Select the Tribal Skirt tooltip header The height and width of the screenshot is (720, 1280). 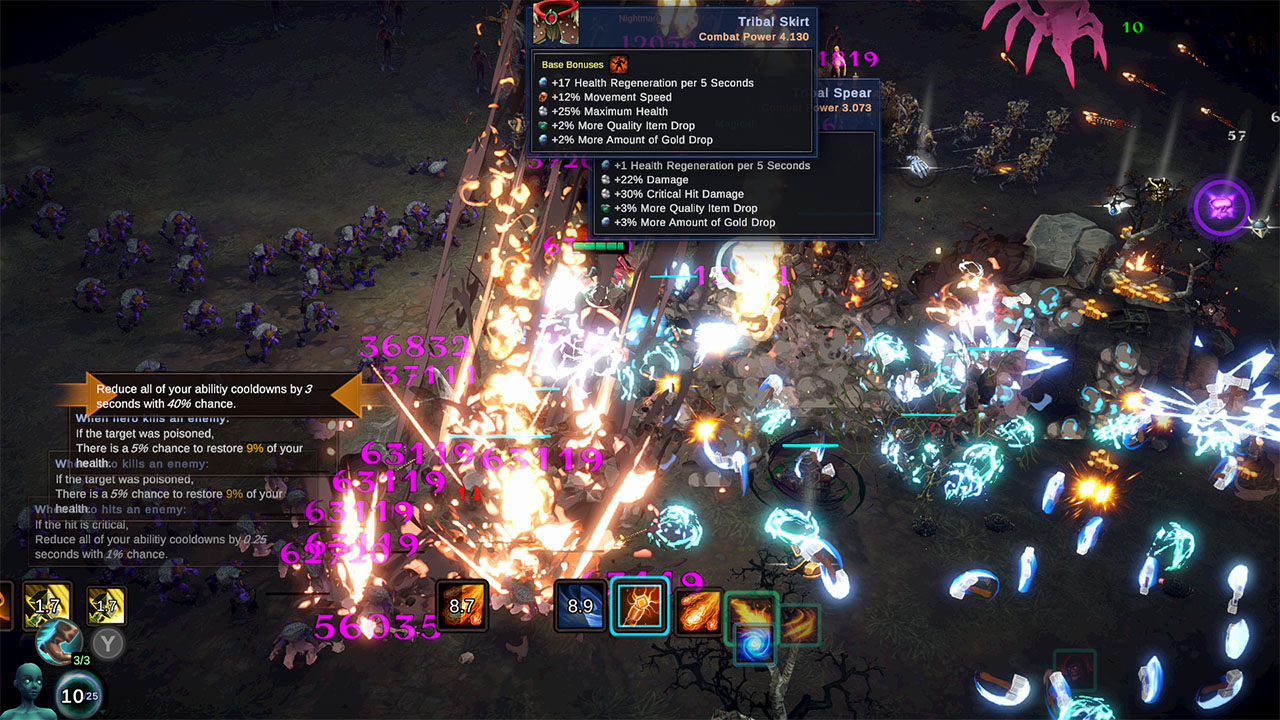point(773,20)
